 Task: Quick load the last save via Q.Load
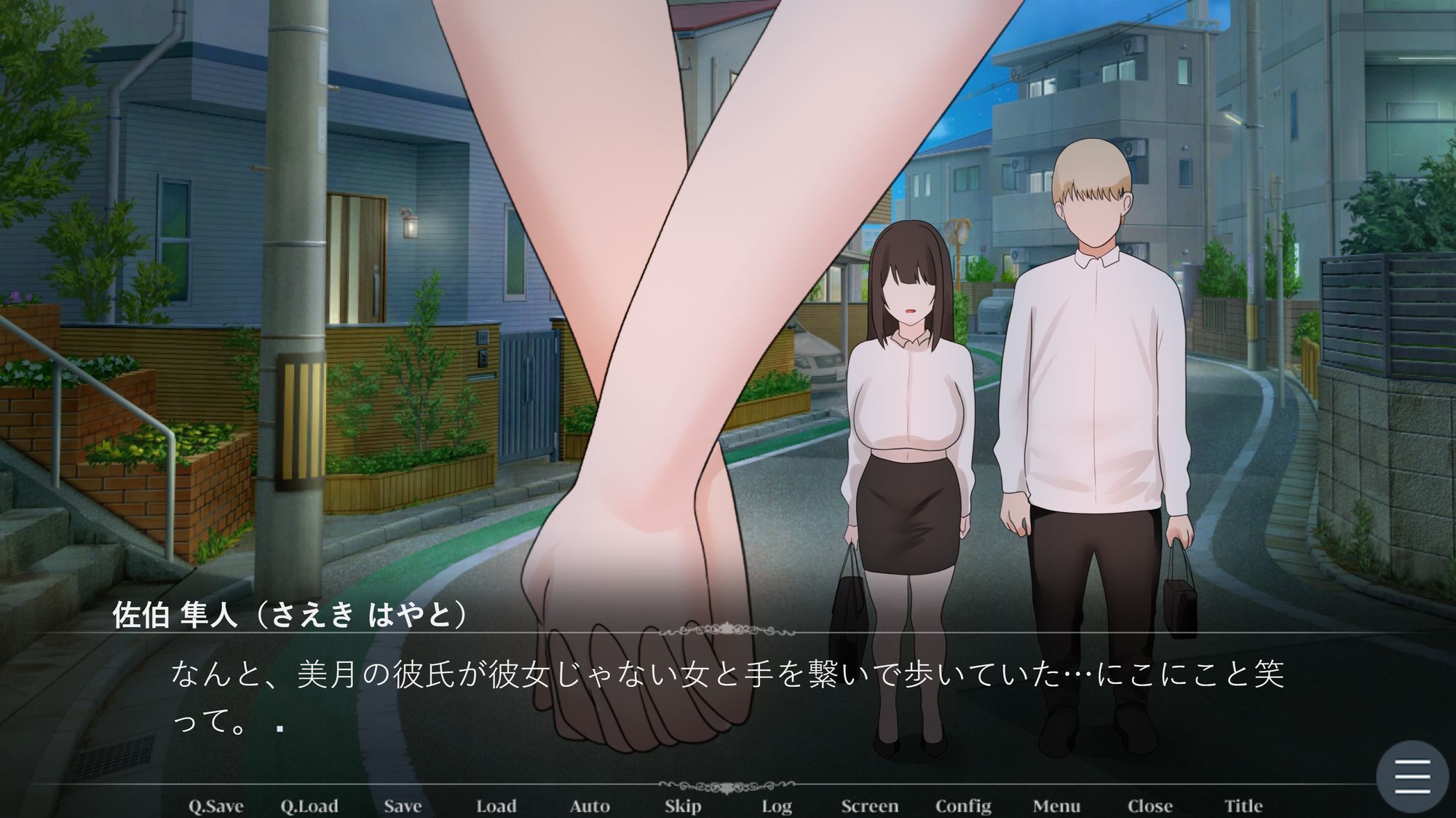[x=309, y=806]
